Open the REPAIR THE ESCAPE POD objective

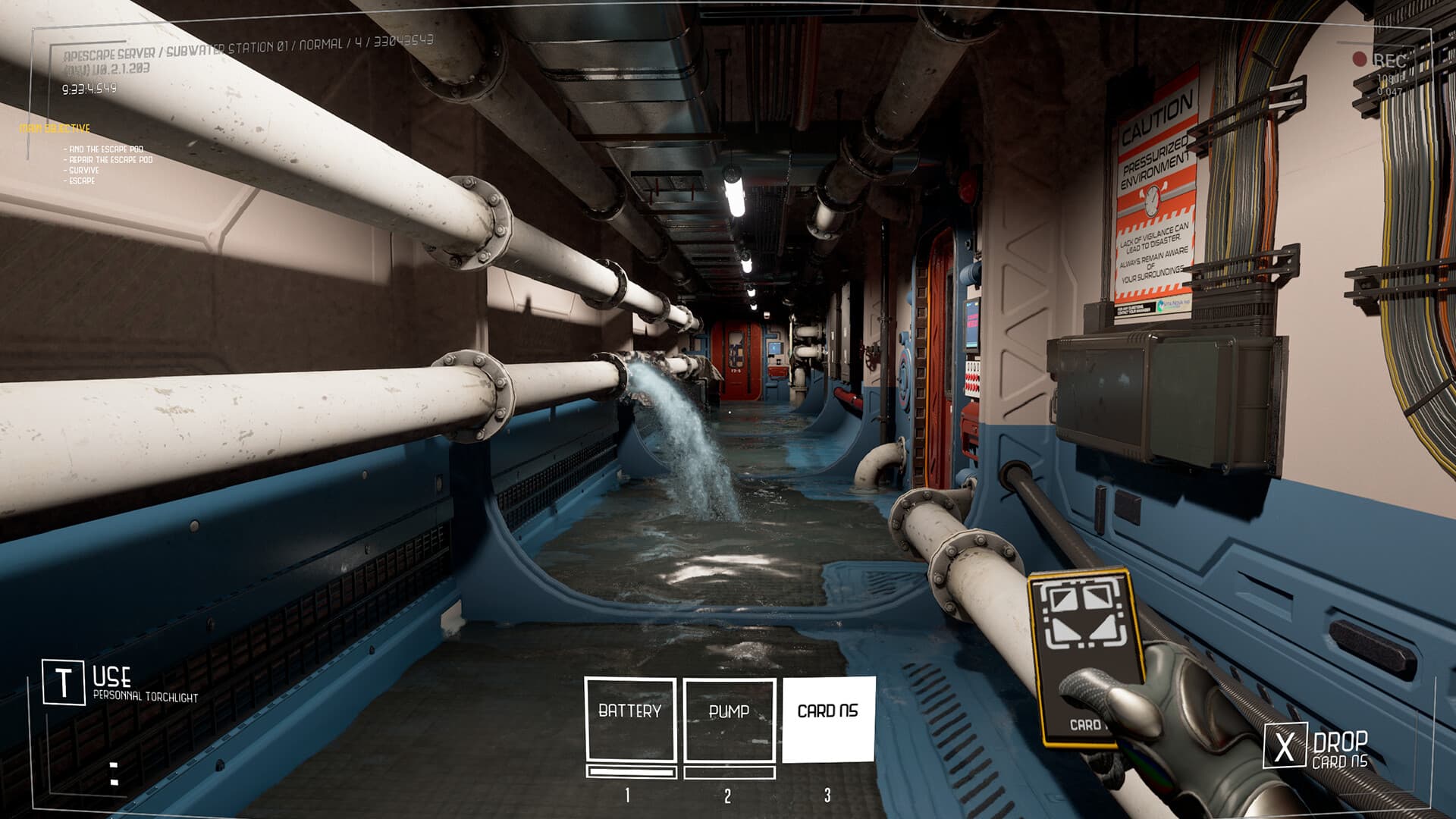pyautogui.click(x=108, y=161)
